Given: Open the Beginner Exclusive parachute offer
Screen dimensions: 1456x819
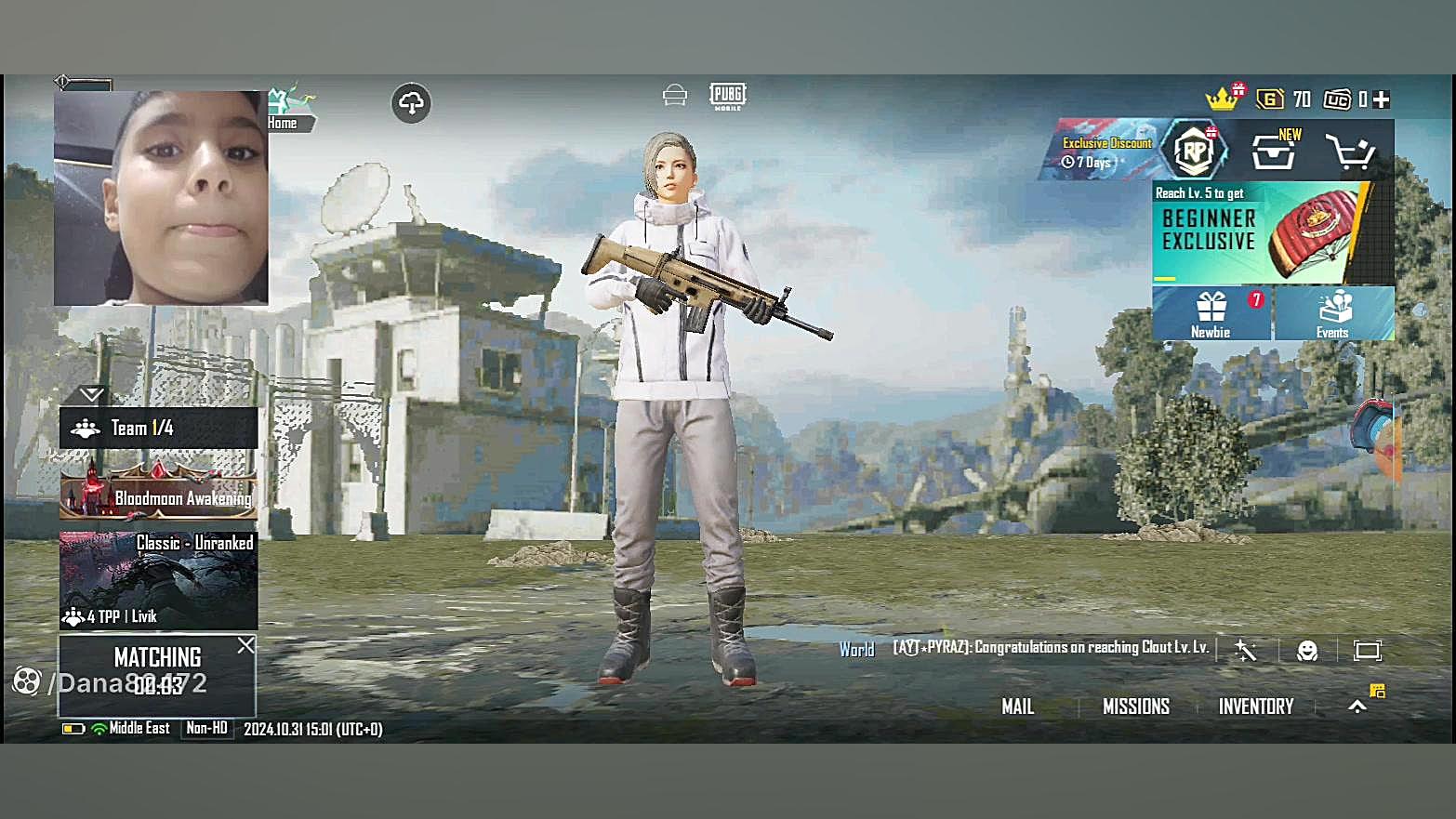Looking at the screenshot, I should click(1272, 232).
